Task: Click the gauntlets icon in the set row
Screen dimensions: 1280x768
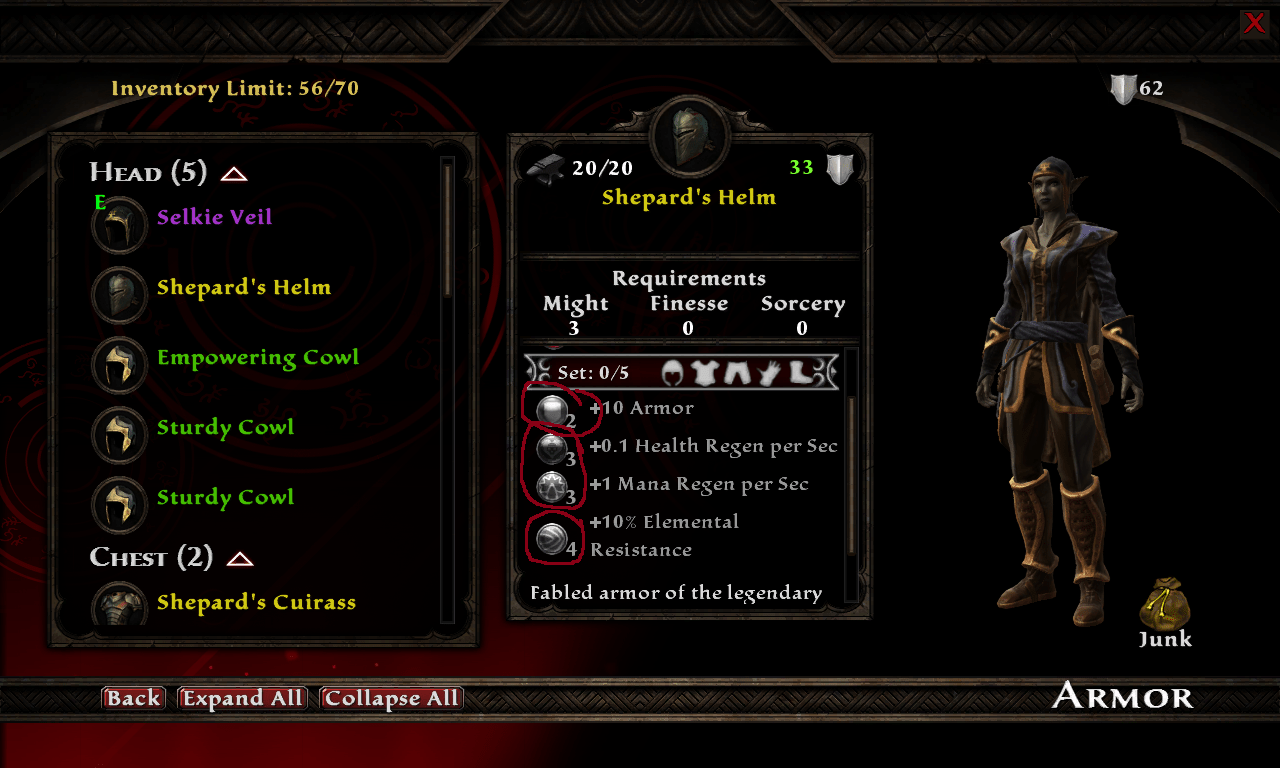Action: (770, 371)
